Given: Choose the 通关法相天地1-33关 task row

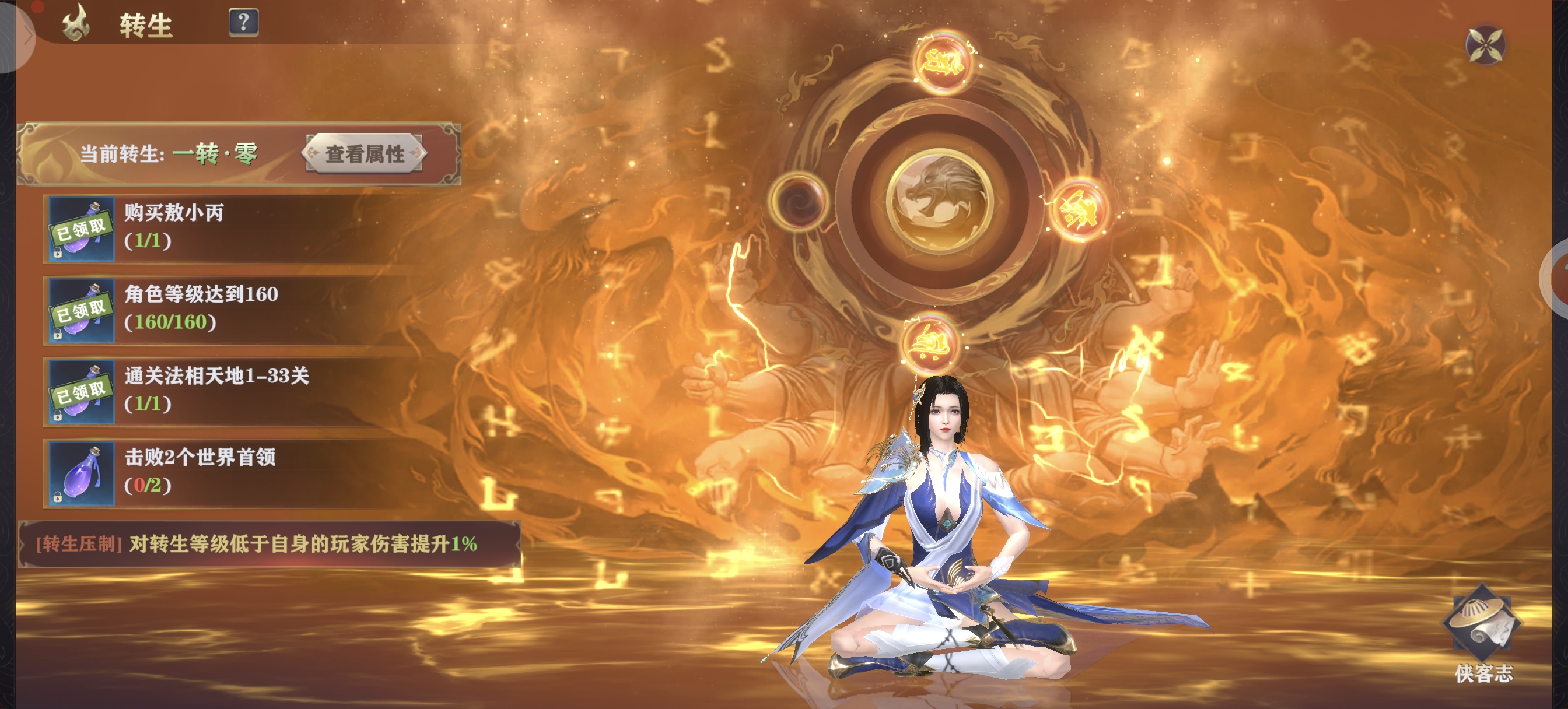Looking at the screenshot, I should click(243, 391).
